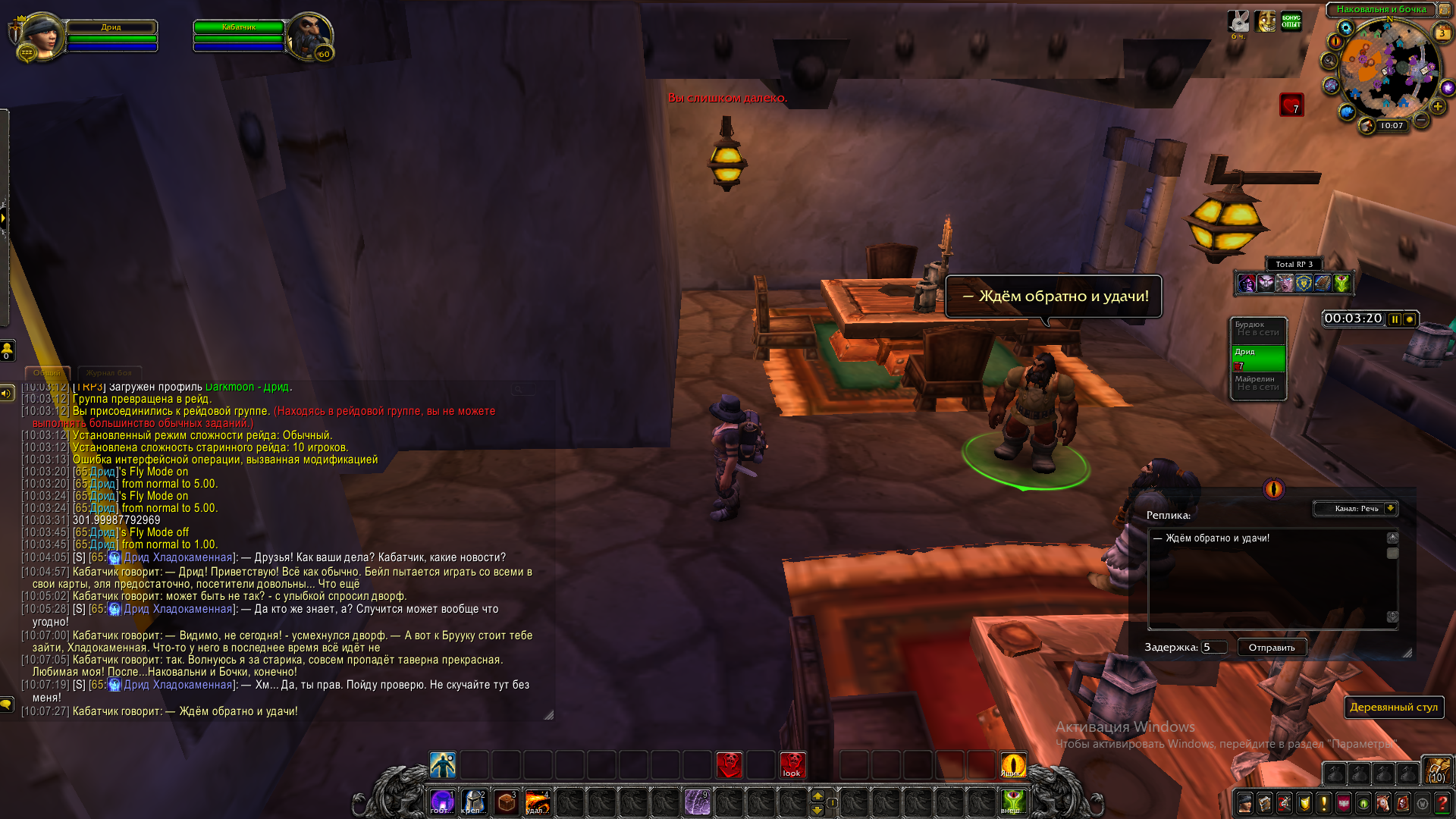This screenshot has width=1456, height=819.
Task: Open the calendar button showing day 3
Action: (x=1442, y=33)
